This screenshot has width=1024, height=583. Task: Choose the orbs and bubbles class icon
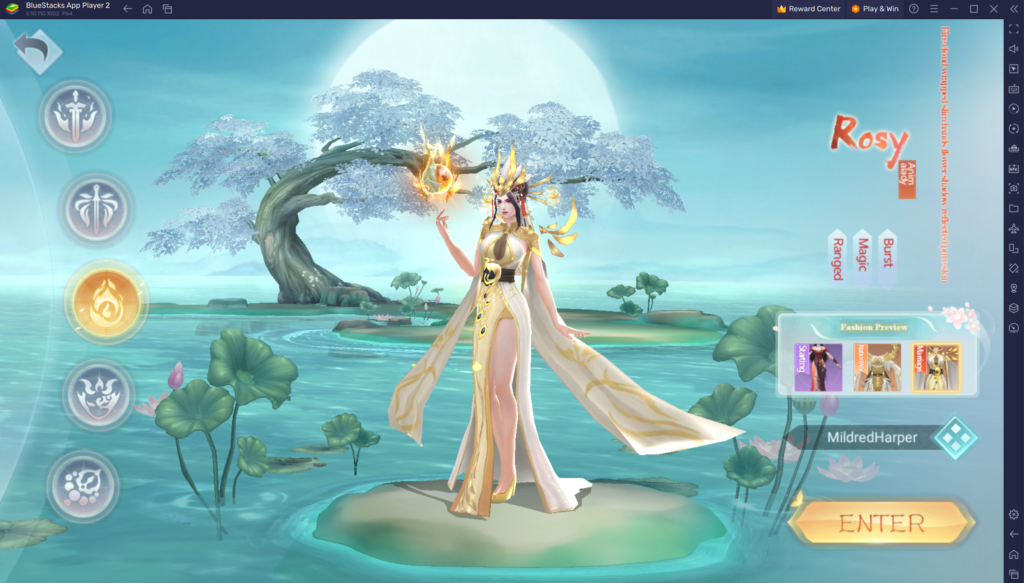tap(83, 485)
